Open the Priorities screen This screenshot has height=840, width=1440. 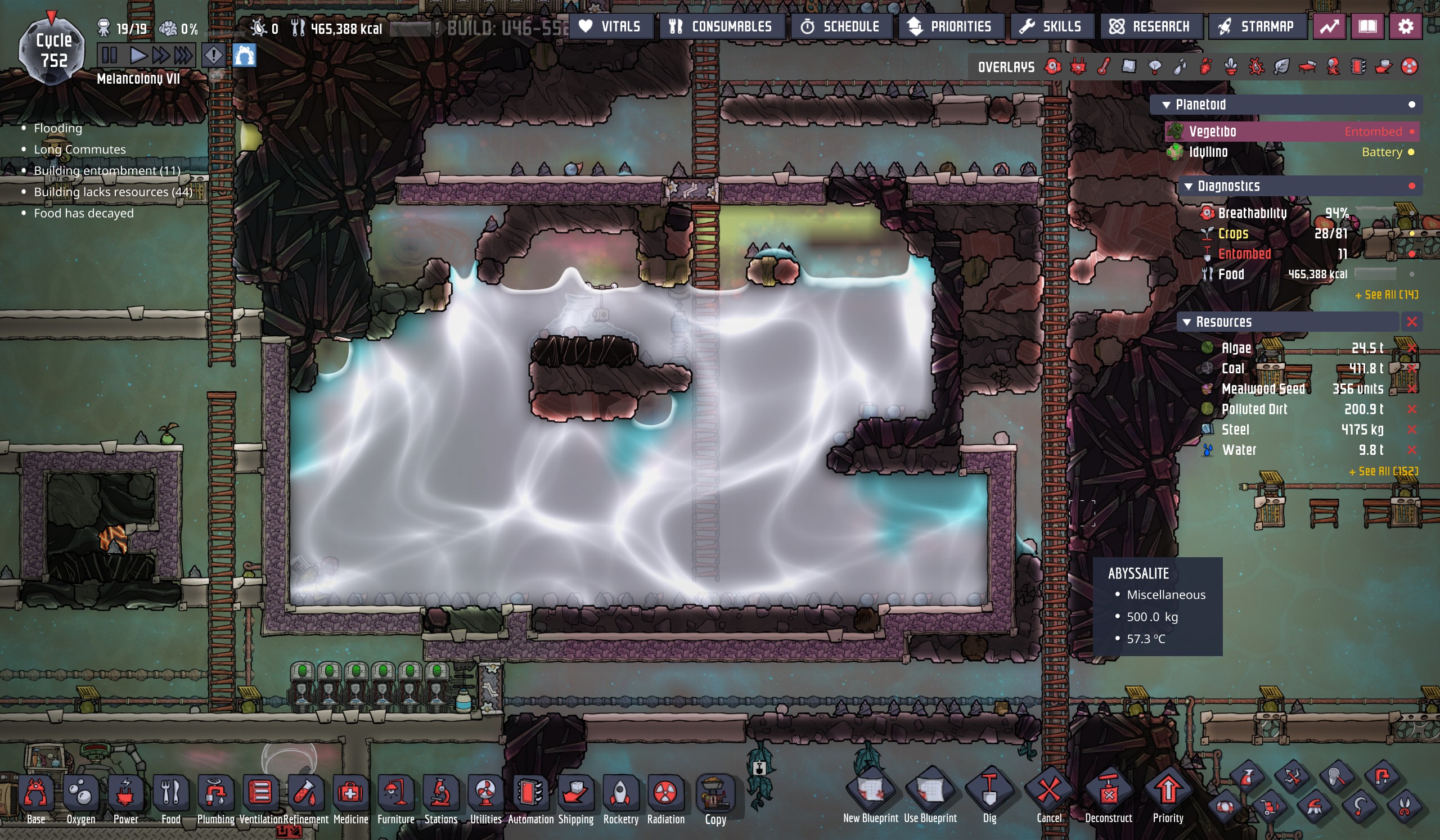click(950, 27)
